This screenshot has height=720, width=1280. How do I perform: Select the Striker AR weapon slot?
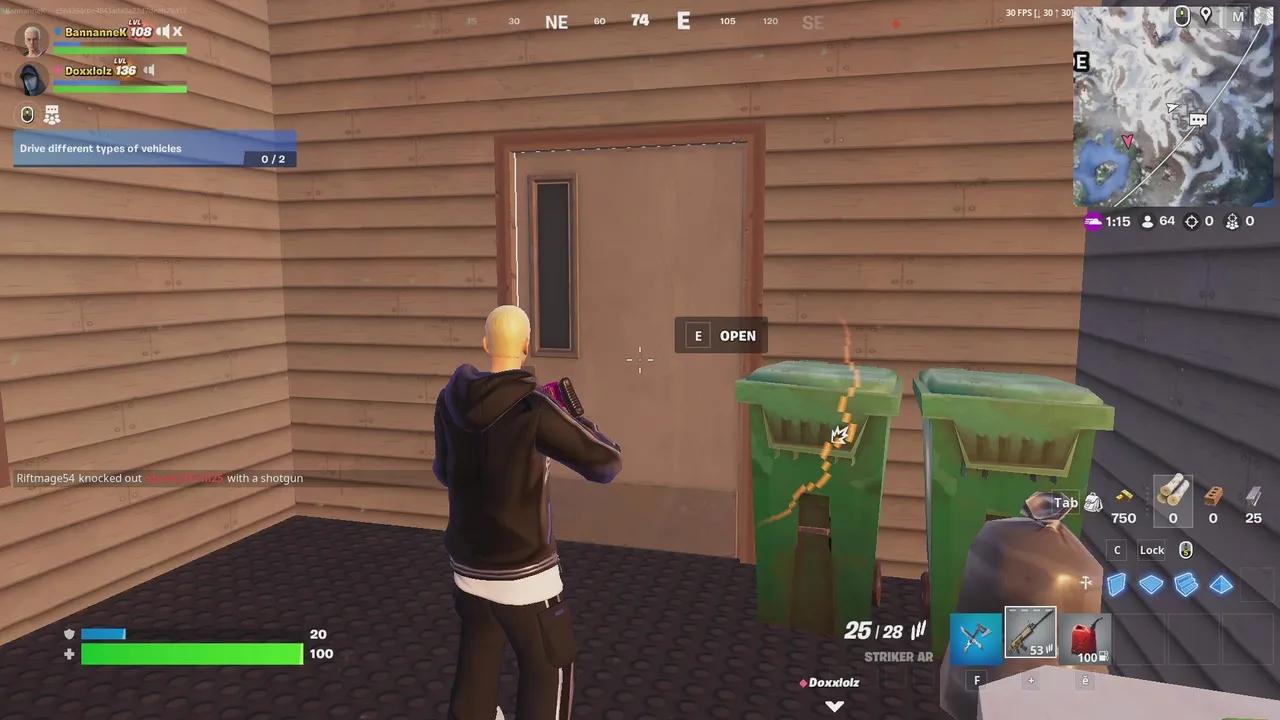[1030, 635]
